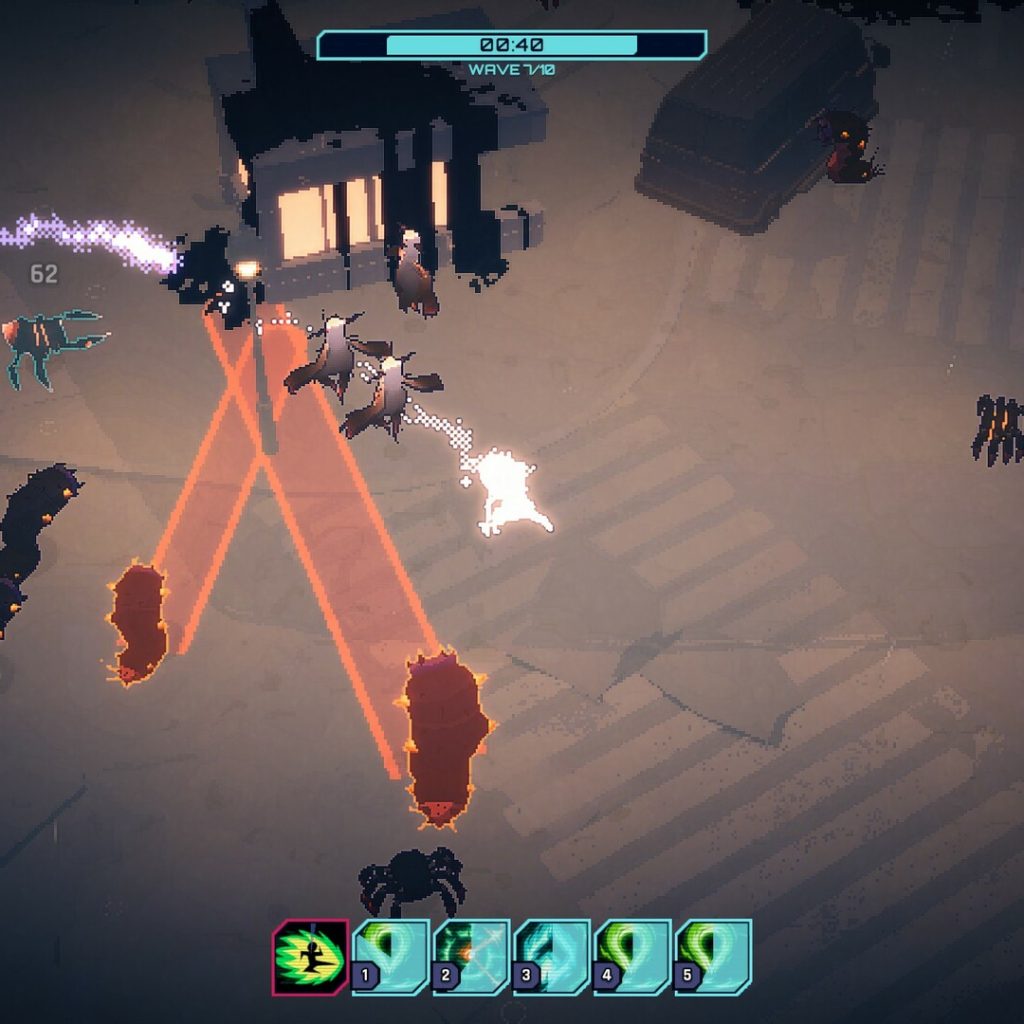The image size is (1024, 1024).
Task: Choose ability slot number 4
Action: tap(633, 957)
